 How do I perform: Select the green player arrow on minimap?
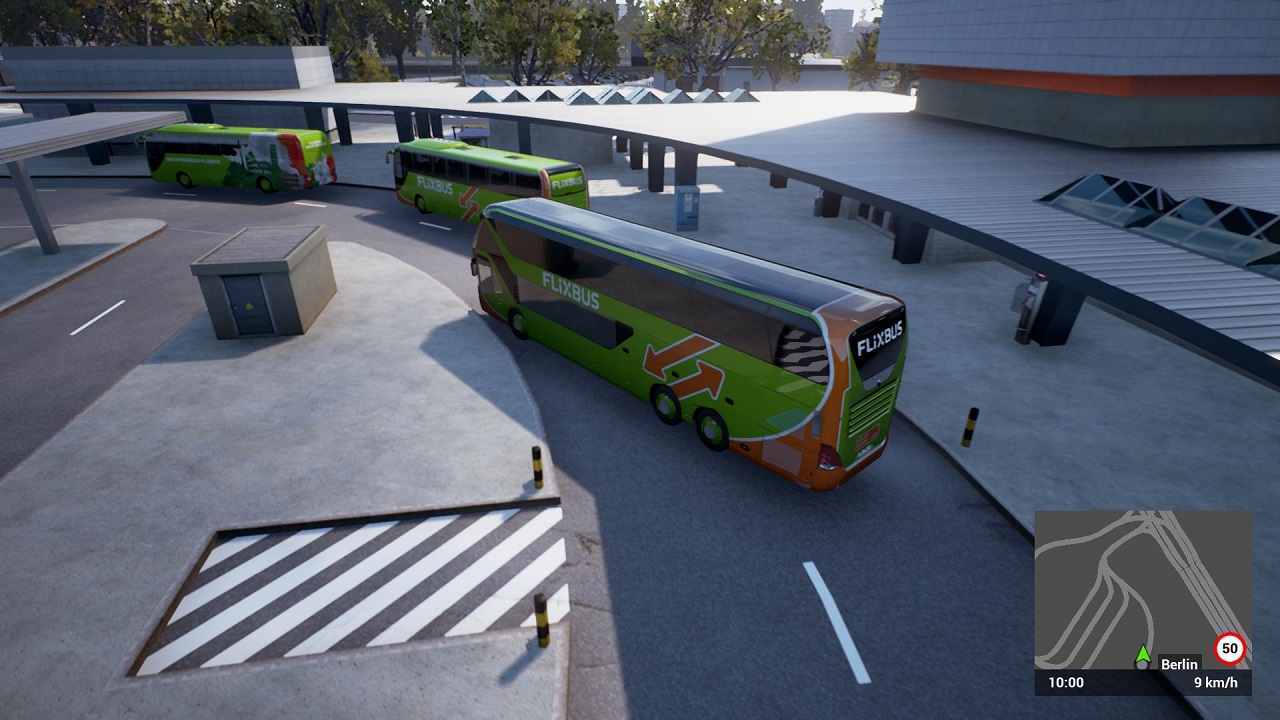pyautogui.click(x=1143, y=654)
